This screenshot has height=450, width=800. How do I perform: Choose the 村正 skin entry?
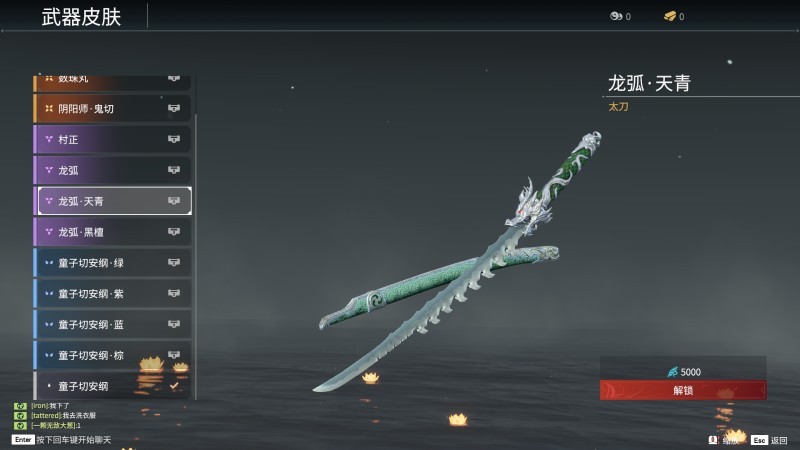[112, 140]
